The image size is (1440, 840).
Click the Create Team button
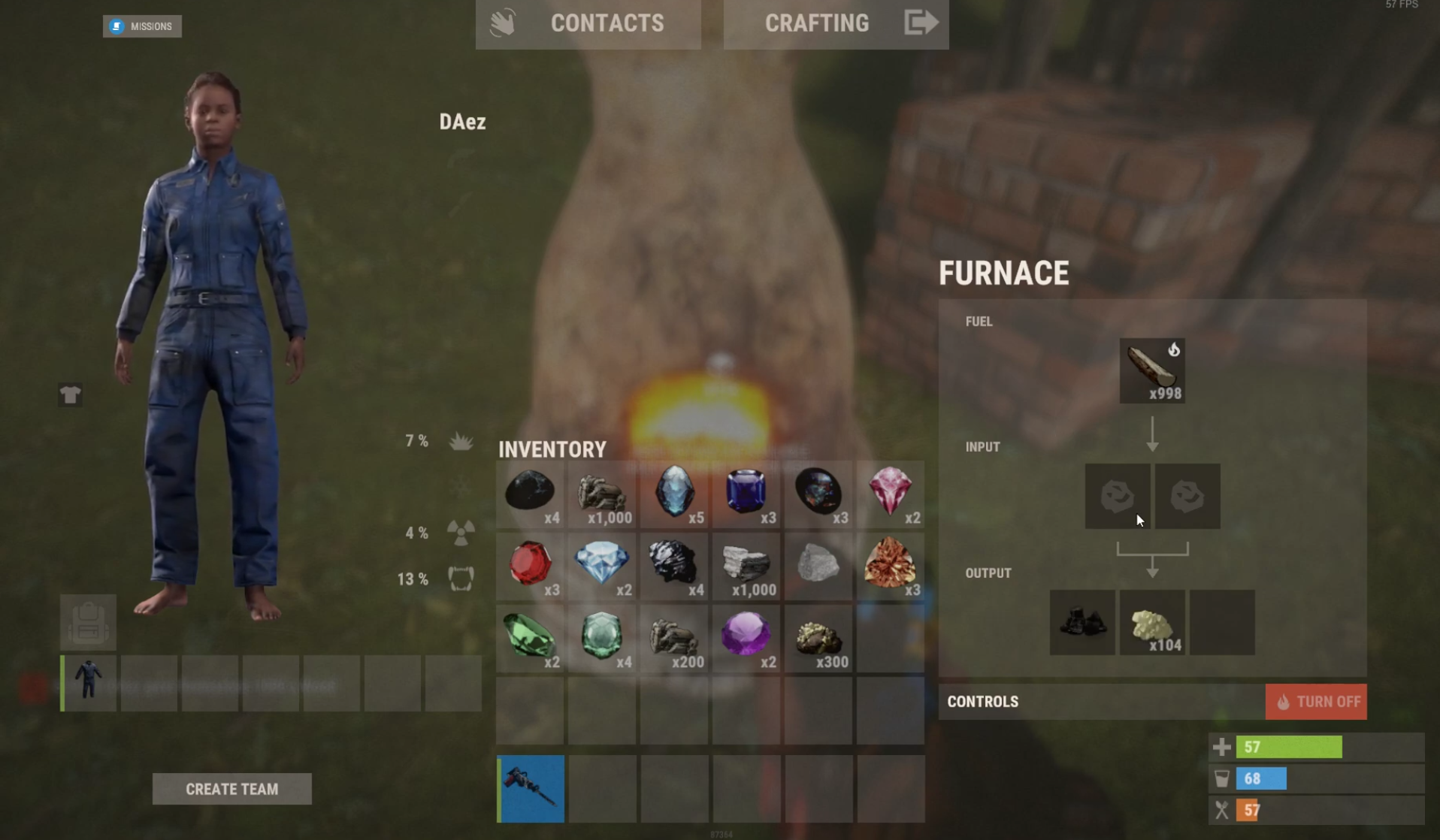[x=231, y=789]
